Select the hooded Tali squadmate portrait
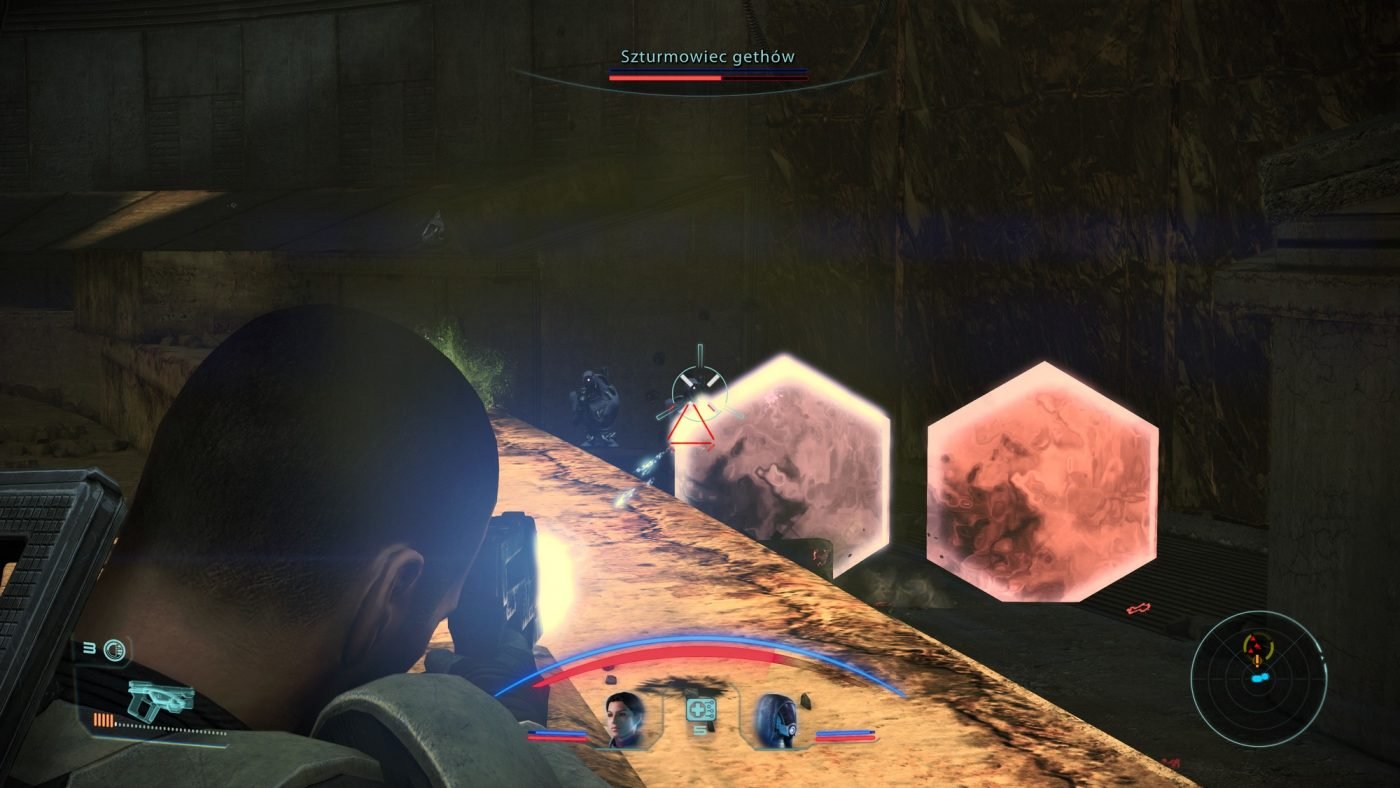This screenshot has height=788, width=1400. point(774,718)
